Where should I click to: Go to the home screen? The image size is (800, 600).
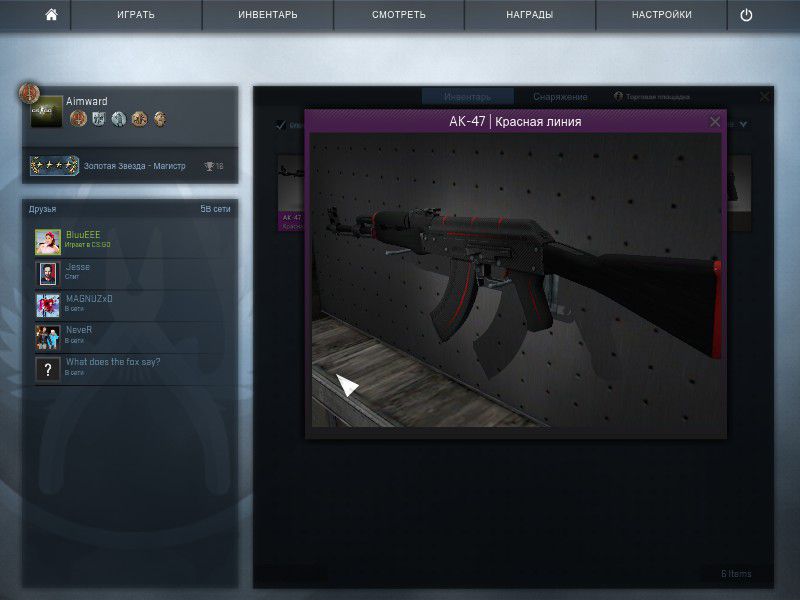point(51,15)
